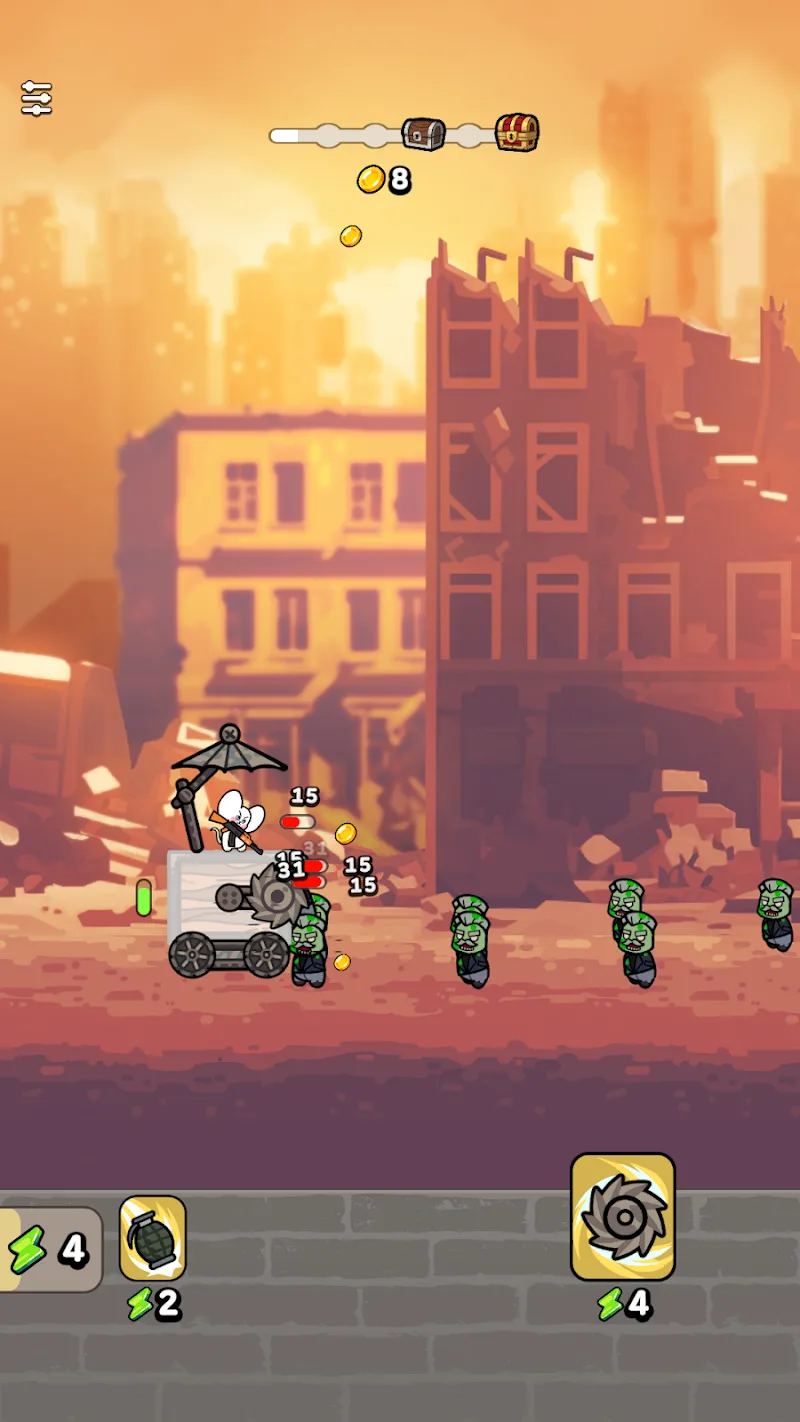Tap the brown treasure chest milestone
Screen dimensions: 800x1422
423,134
